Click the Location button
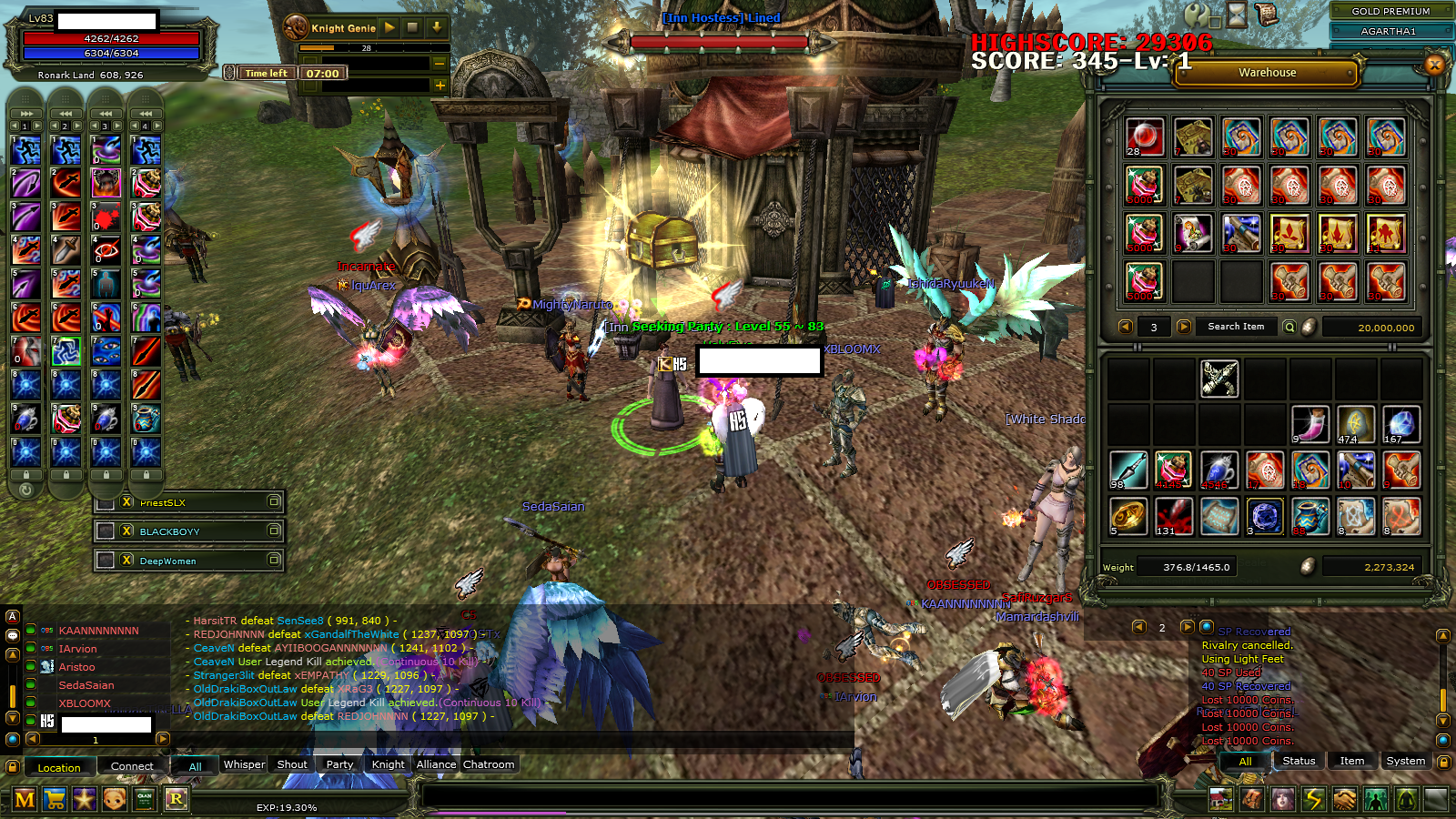This screenshot has width=1456, height=819. coord(59,767)
